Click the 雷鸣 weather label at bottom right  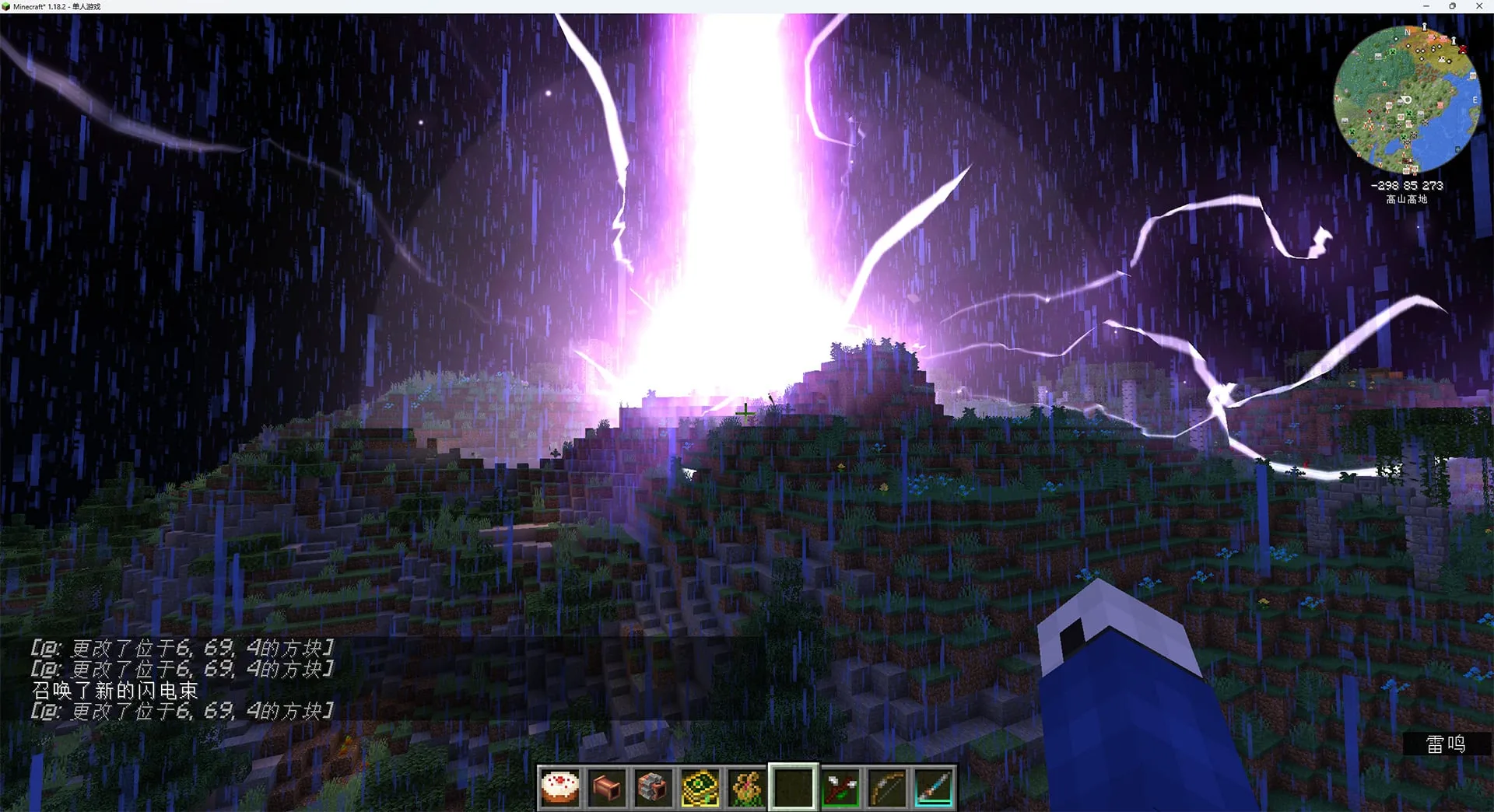point(1447,744)
